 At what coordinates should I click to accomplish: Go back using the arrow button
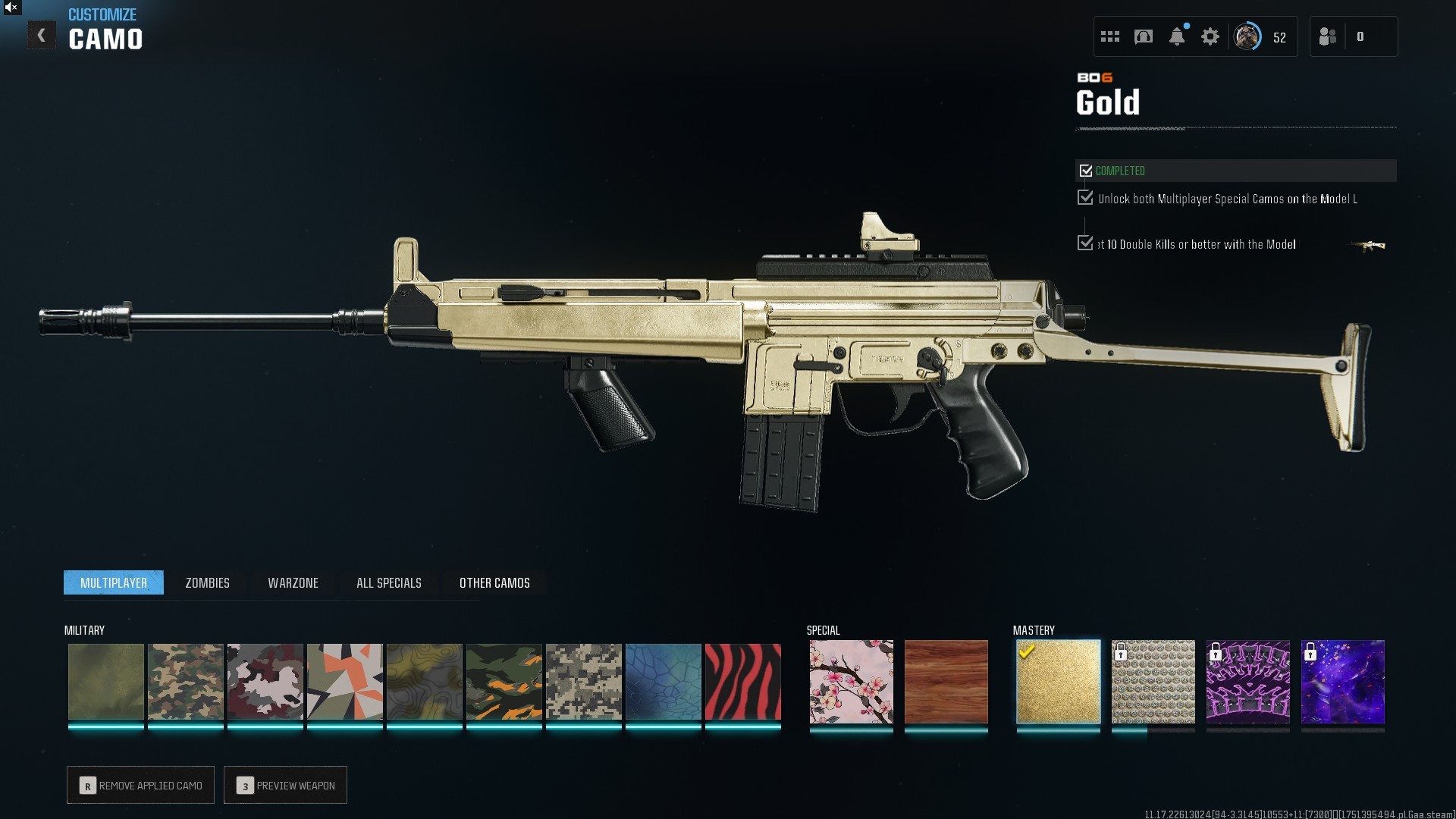(x=42, y=36)
